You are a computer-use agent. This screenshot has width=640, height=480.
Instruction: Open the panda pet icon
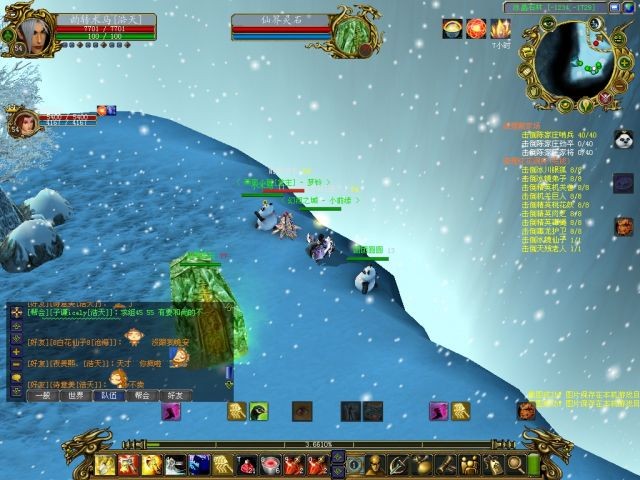point(623,140)
